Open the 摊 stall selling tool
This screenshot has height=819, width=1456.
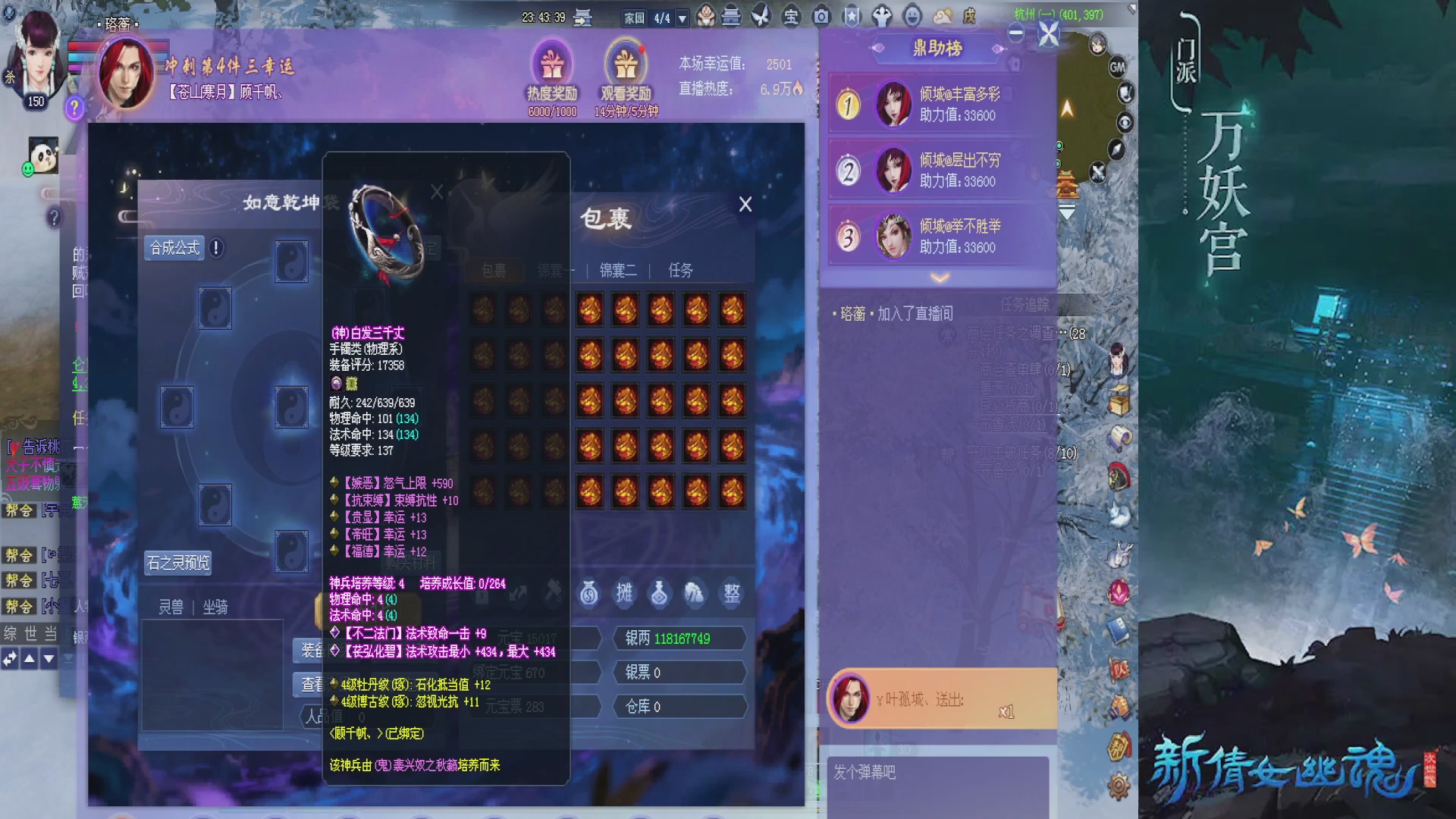coord(625,594)
